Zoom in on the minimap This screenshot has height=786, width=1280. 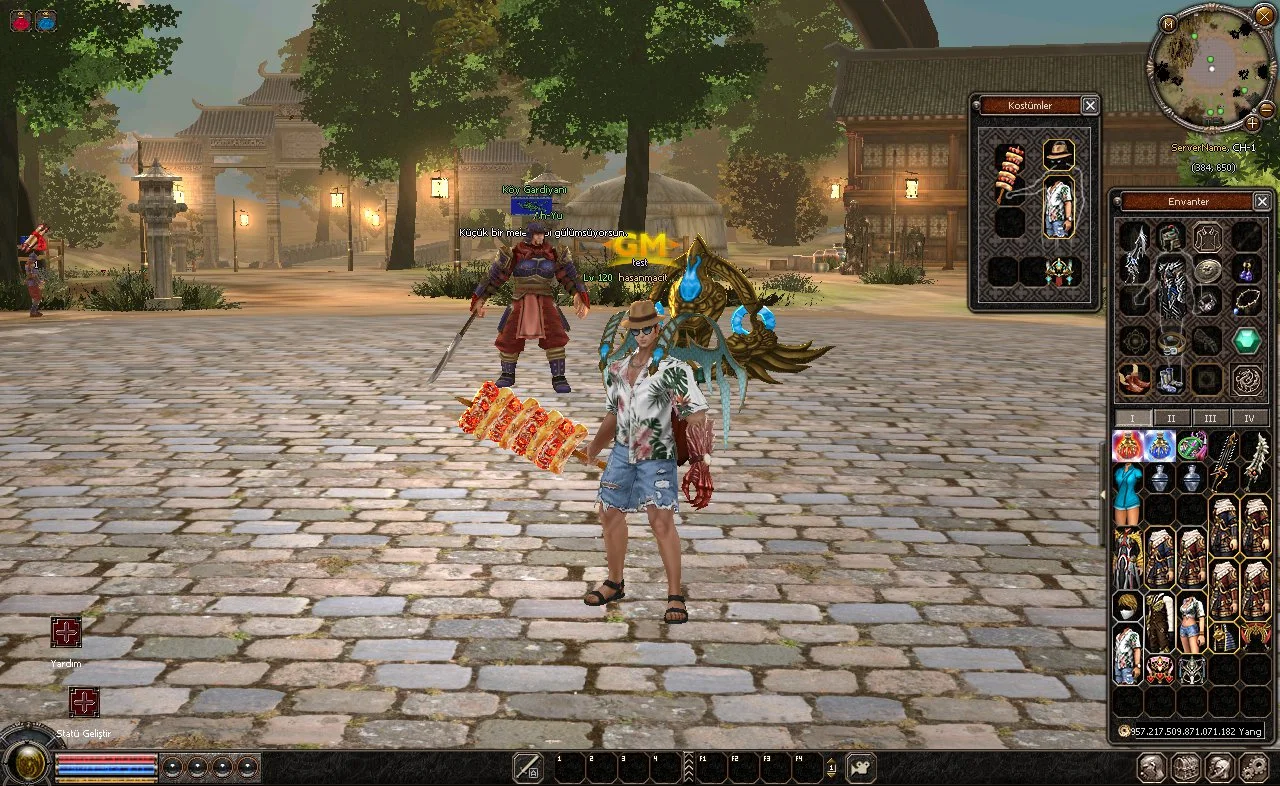pyautogui.click(x=1253, y=123)
